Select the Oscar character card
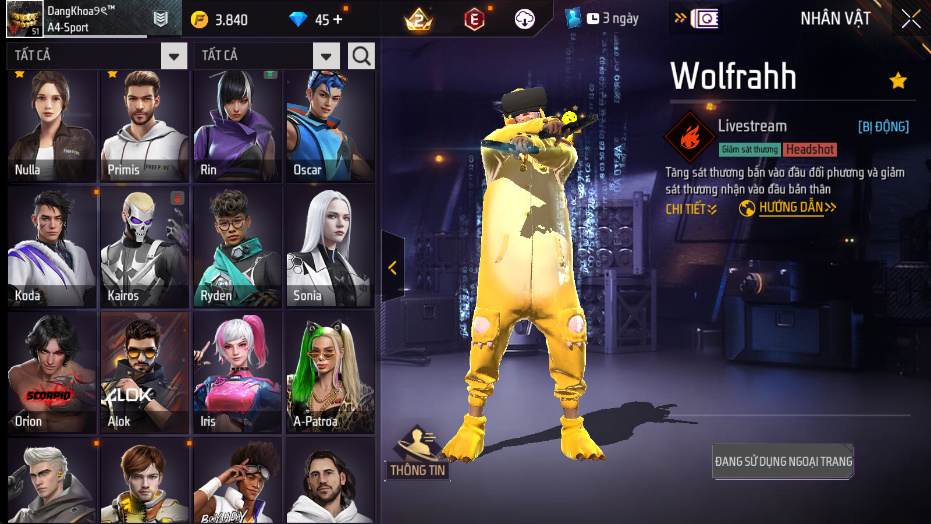Viewport: 931px width, 524px height. (329, 125)
